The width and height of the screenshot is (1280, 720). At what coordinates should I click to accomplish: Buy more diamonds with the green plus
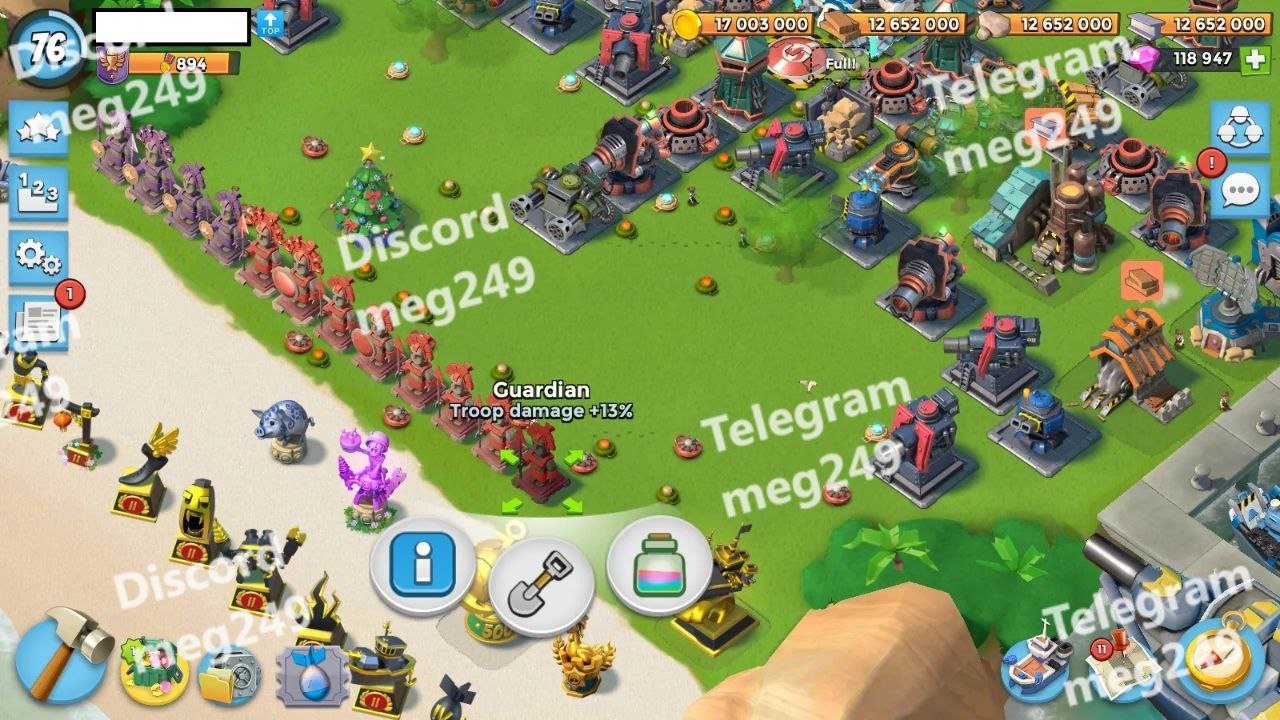click(x=1254, y=59)
